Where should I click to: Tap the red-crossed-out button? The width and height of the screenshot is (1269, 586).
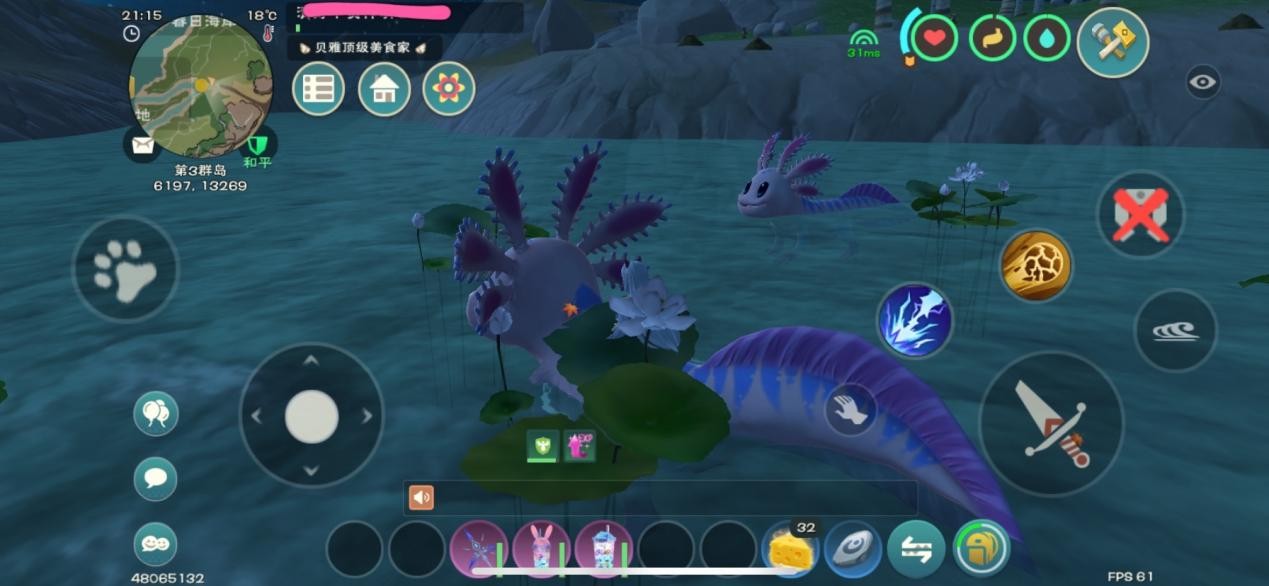click(1140, 215)
